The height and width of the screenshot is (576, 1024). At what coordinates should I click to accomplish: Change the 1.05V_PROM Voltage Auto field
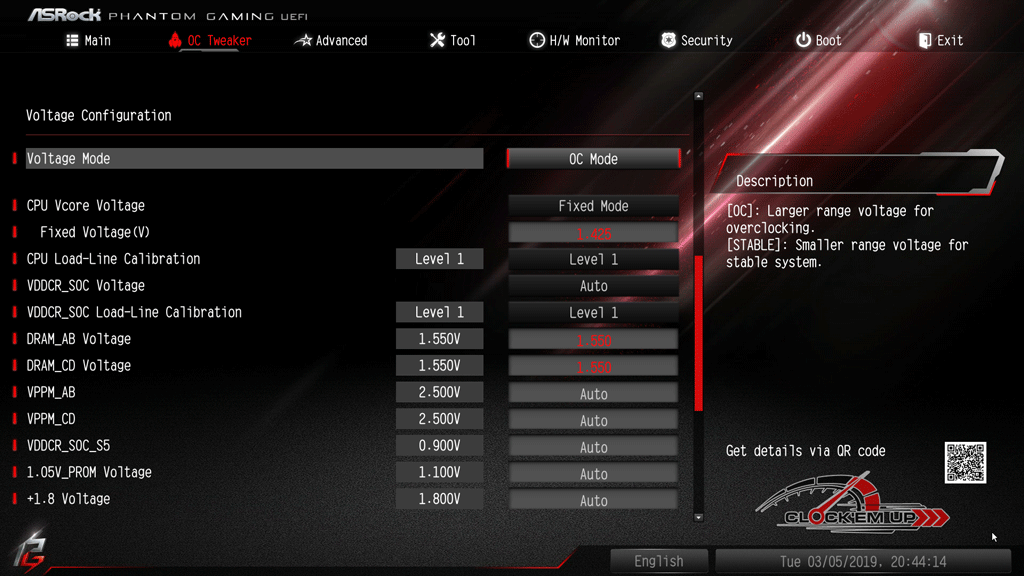[x=593, y=474]
